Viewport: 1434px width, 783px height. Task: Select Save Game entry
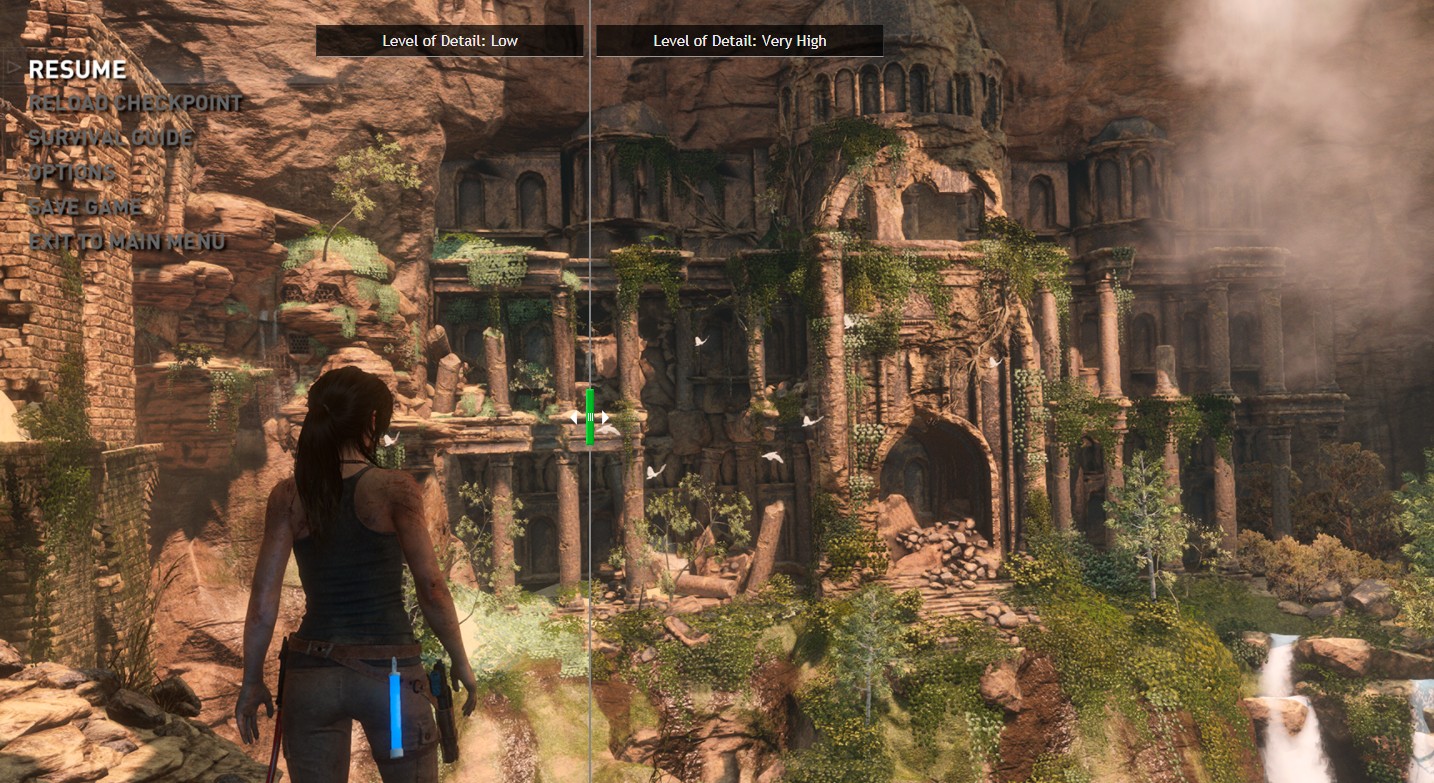(x=85, y=207)
